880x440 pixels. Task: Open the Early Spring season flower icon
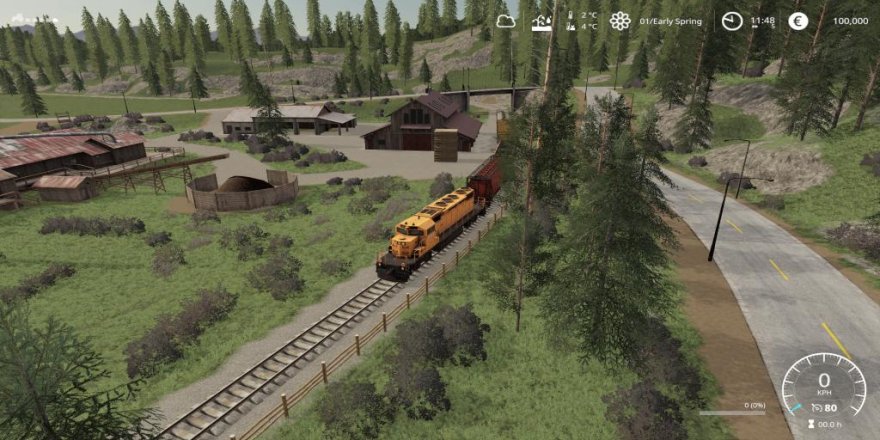coord(620,20)
